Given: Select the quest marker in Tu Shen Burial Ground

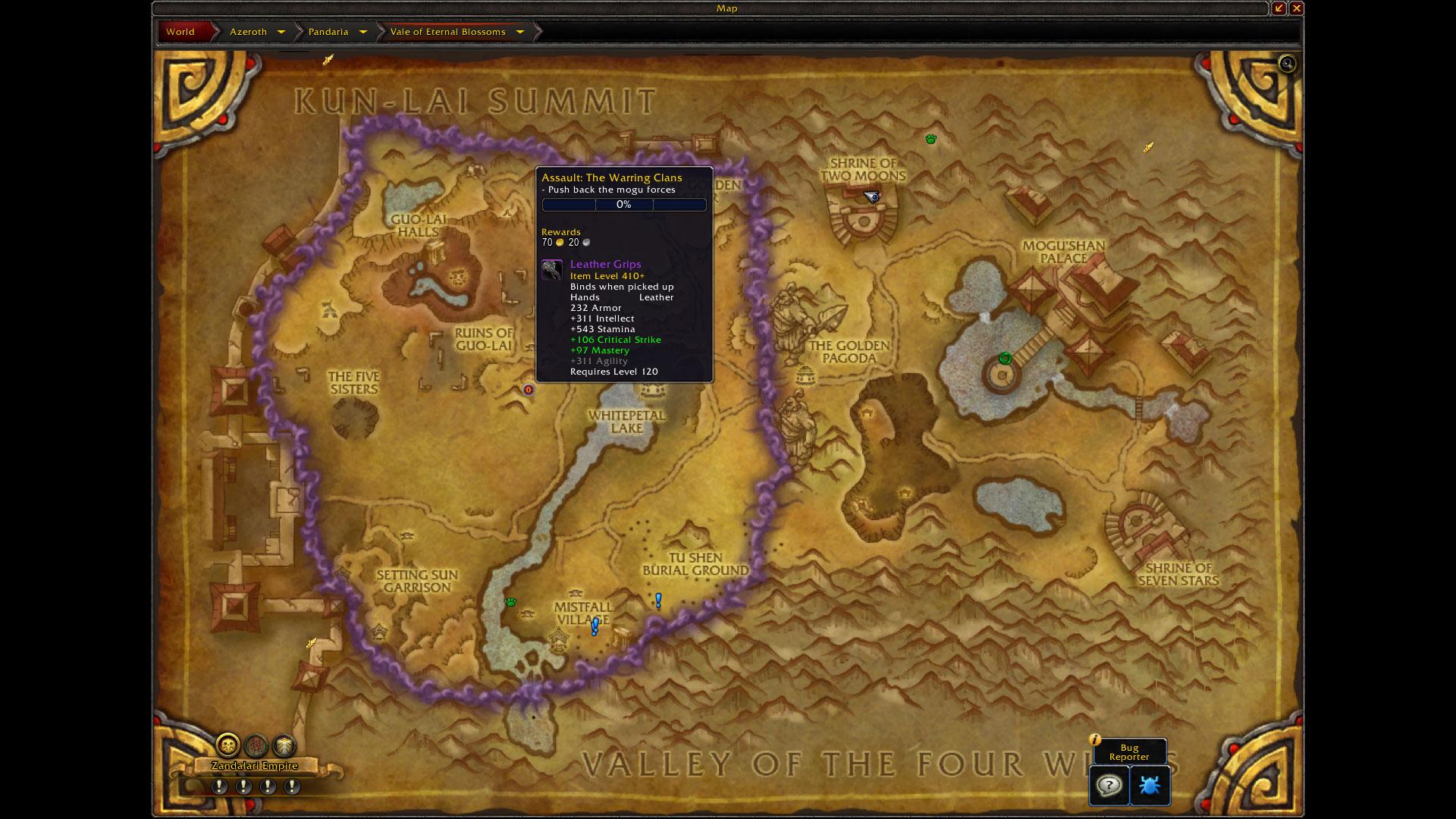Looking at the screenshot, I should (658, 601).
